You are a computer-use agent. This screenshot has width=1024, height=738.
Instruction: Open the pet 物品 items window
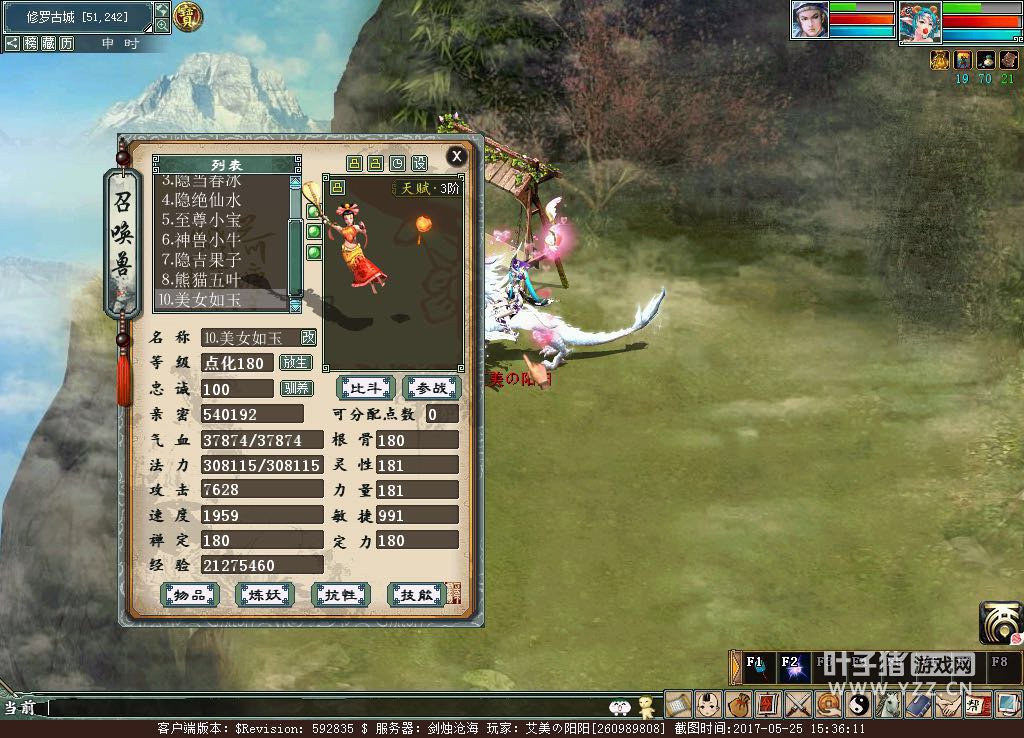[190, 595]
